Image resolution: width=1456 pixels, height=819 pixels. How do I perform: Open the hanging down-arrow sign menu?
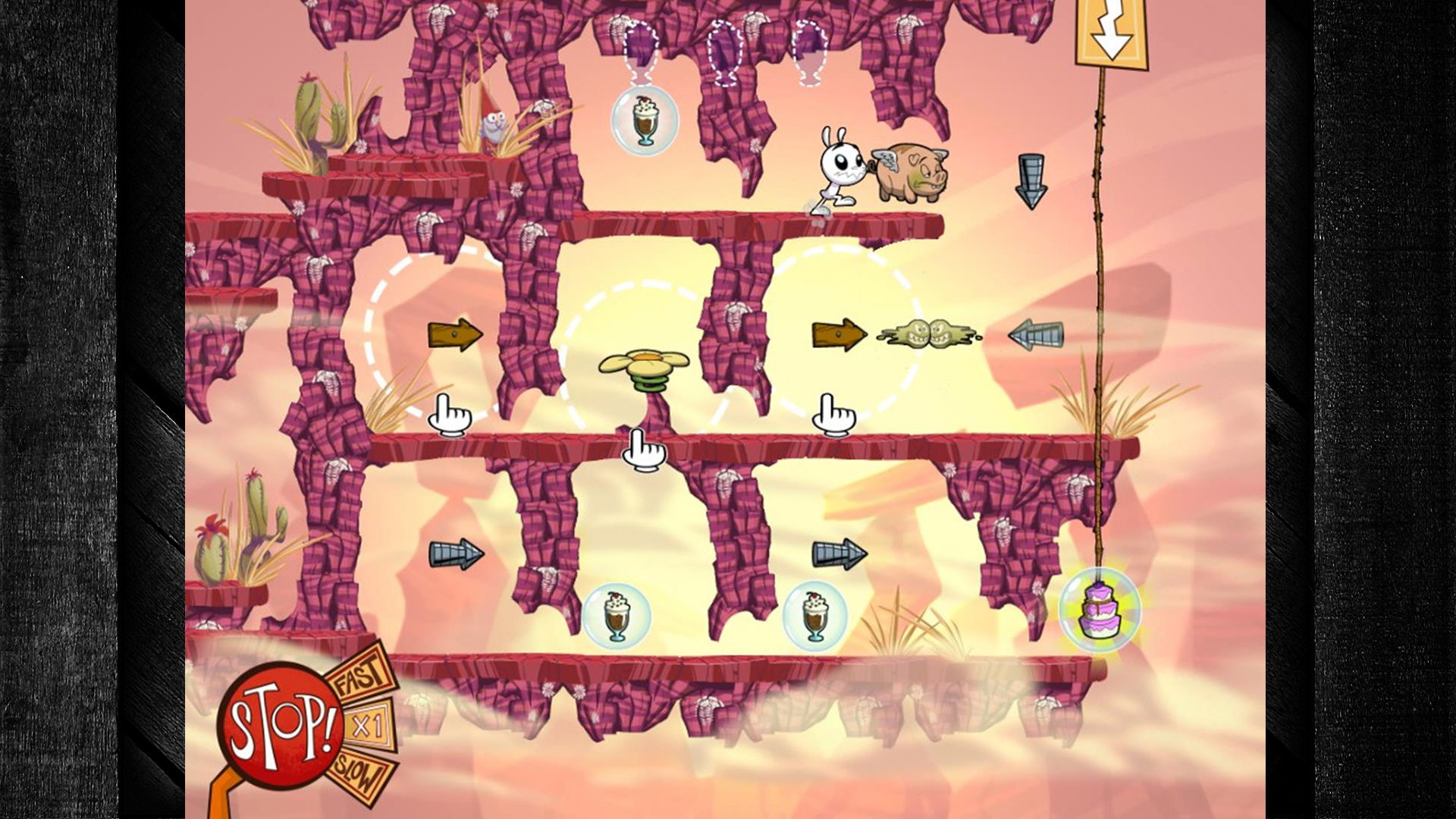(1111, 34)
